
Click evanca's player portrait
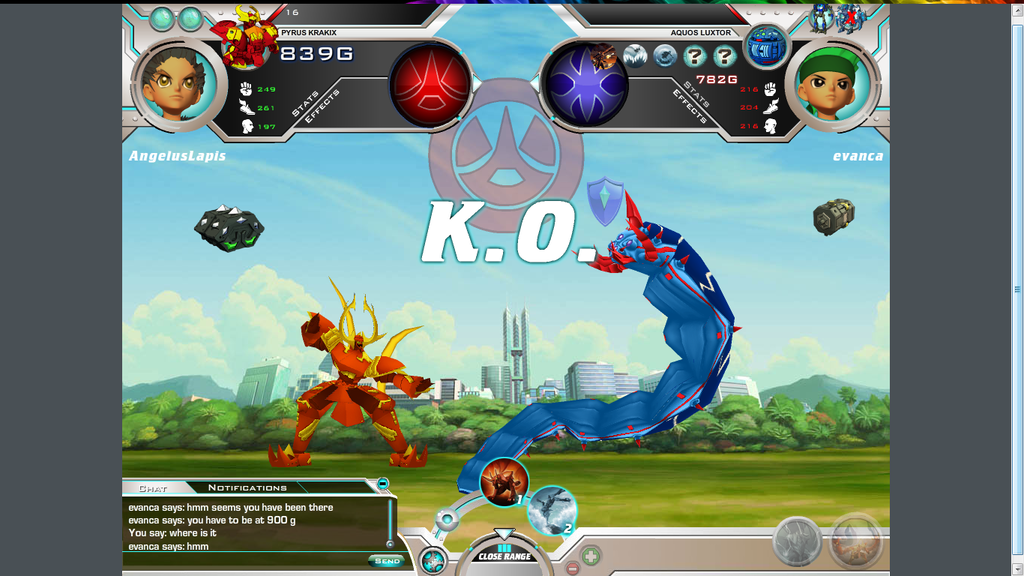(836, 84)
